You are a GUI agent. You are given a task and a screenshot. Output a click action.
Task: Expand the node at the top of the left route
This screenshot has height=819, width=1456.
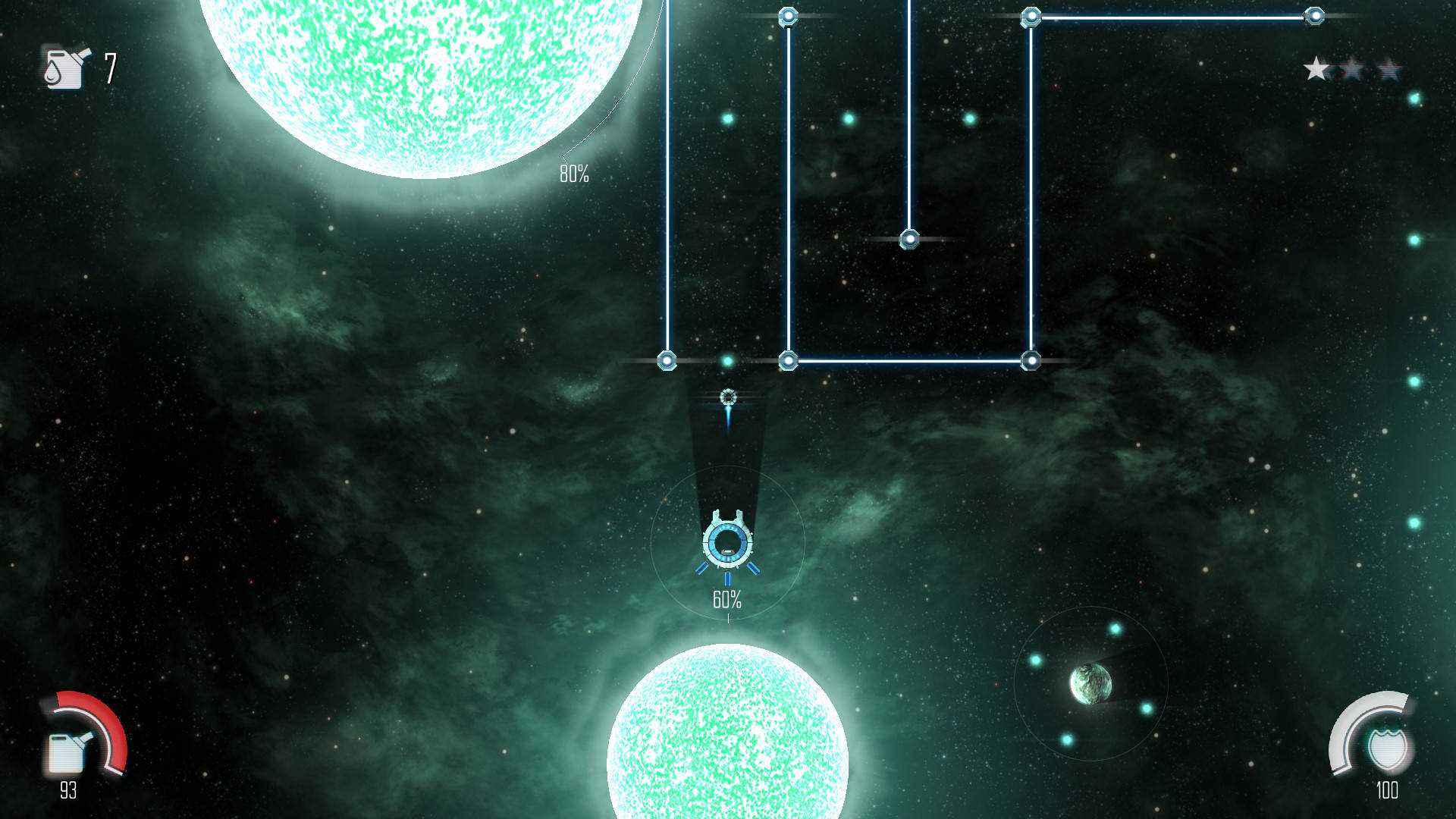pyautogui.click(x=789, y=17)
